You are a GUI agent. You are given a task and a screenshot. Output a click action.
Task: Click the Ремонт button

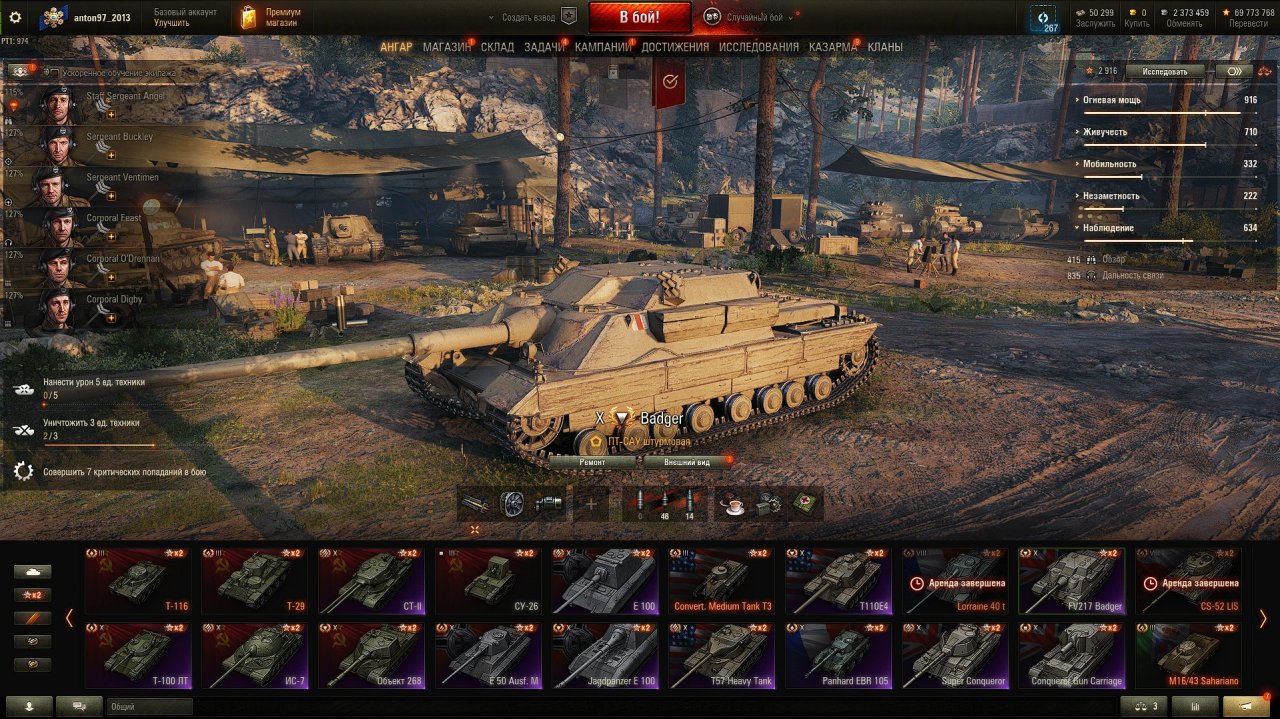coord(592,462)
